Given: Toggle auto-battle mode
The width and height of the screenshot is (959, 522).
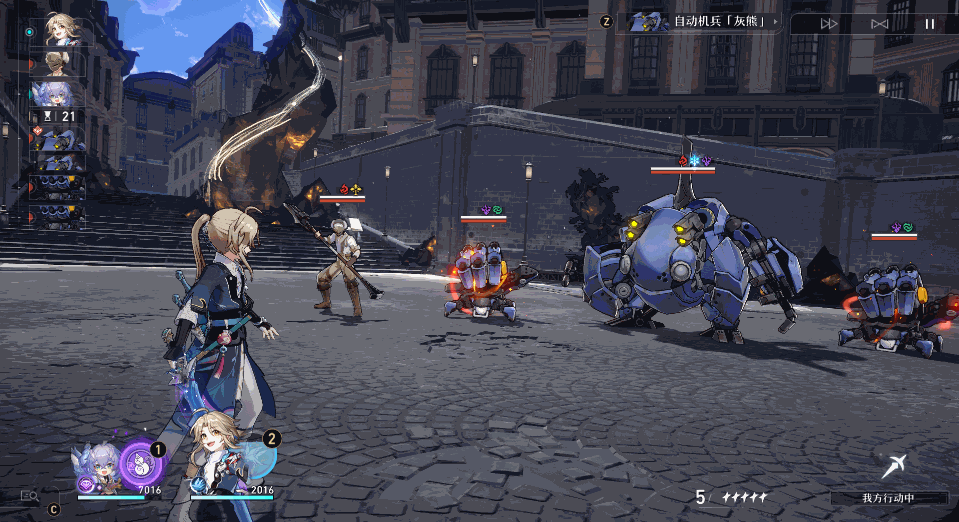Looking at the screenshot, I should click(879, 23).
